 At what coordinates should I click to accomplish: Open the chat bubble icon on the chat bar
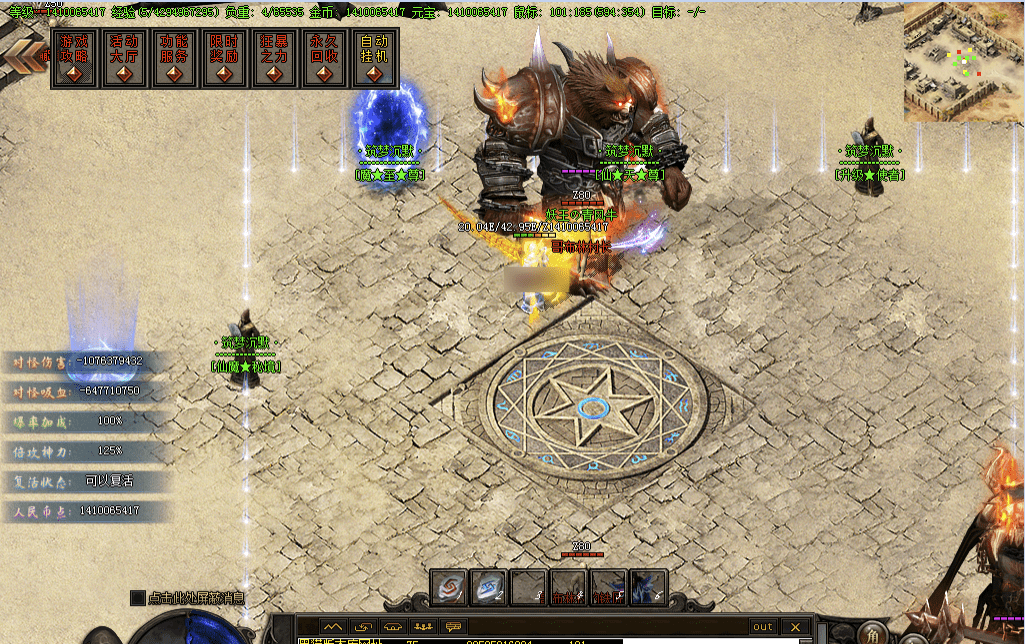(453, 627)
